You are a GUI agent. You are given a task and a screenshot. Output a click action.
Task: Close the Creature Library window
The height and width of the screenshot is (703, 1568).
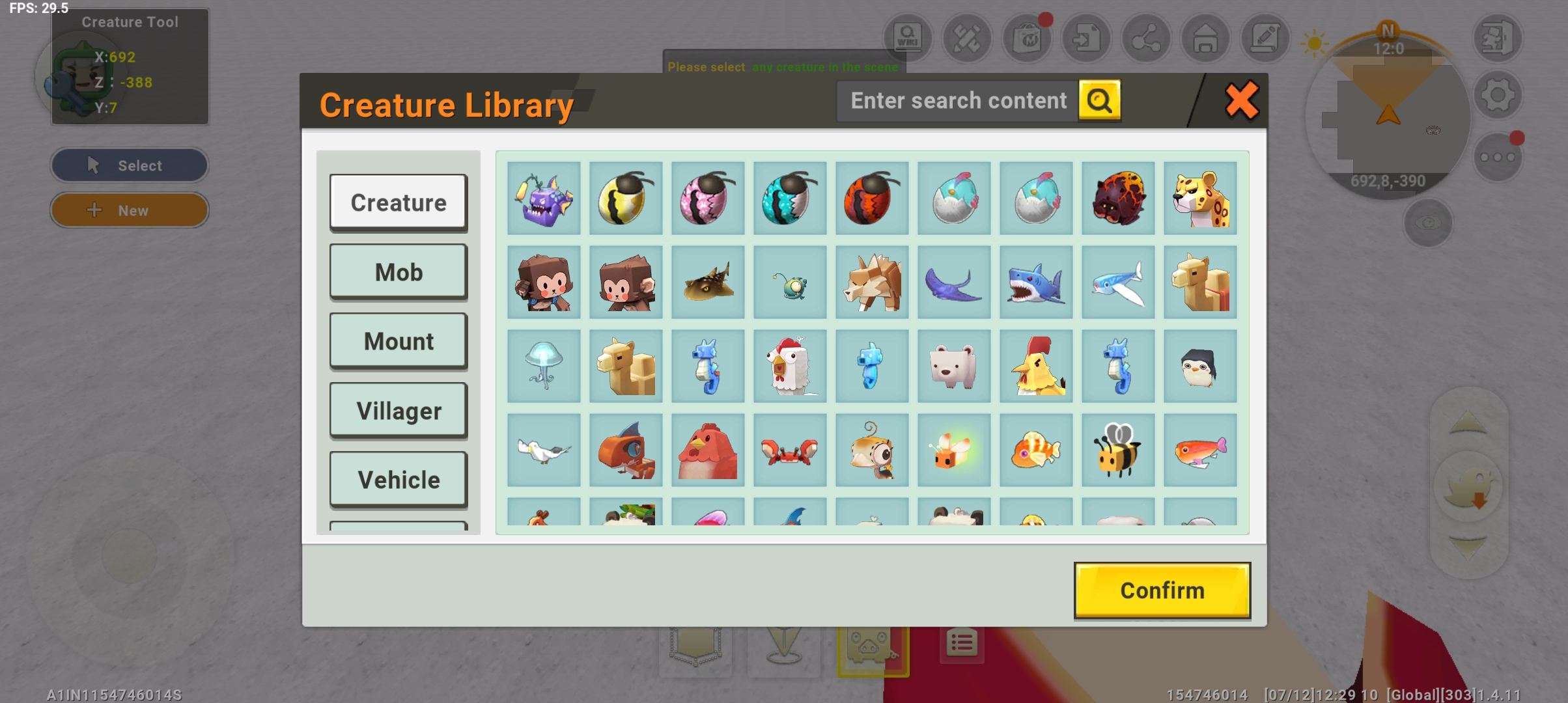pyautogui.click(x=1241, y=101)
